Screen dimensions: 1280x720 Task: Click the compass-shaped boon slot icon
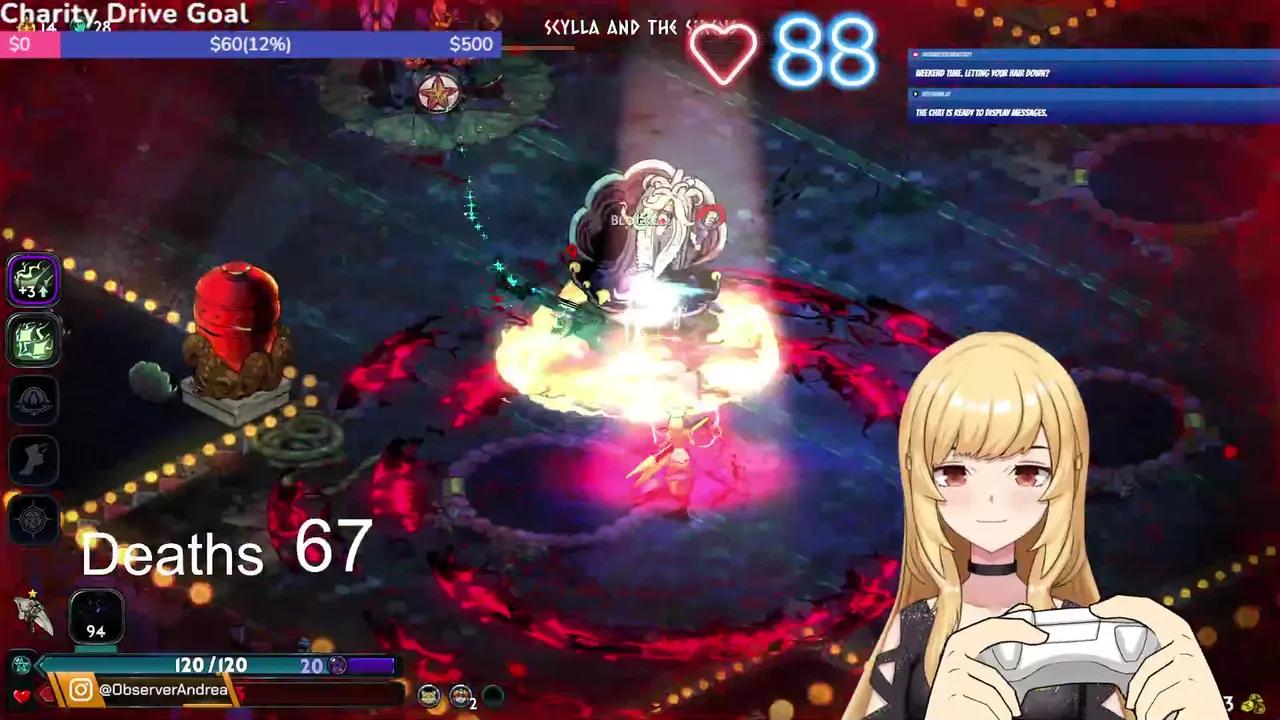point(33,520)
